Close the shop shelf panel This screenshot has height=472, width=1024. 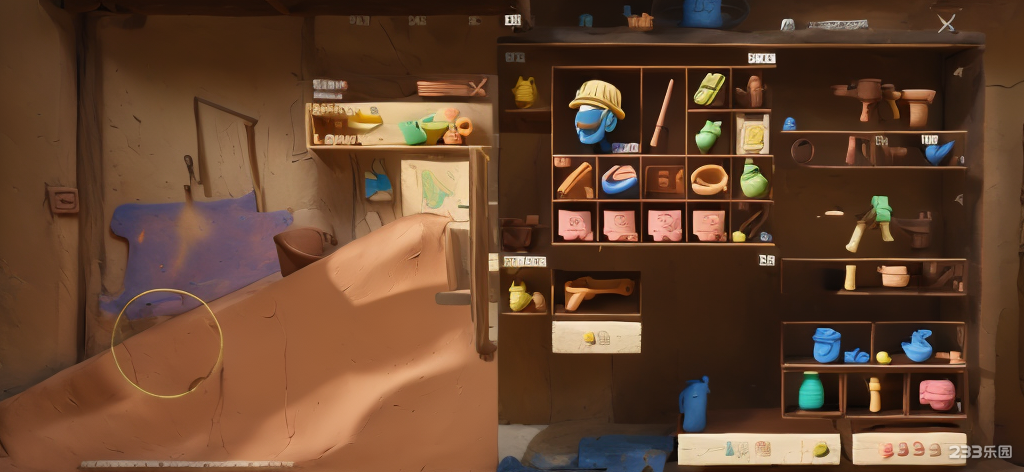click(x=946, y=22)
